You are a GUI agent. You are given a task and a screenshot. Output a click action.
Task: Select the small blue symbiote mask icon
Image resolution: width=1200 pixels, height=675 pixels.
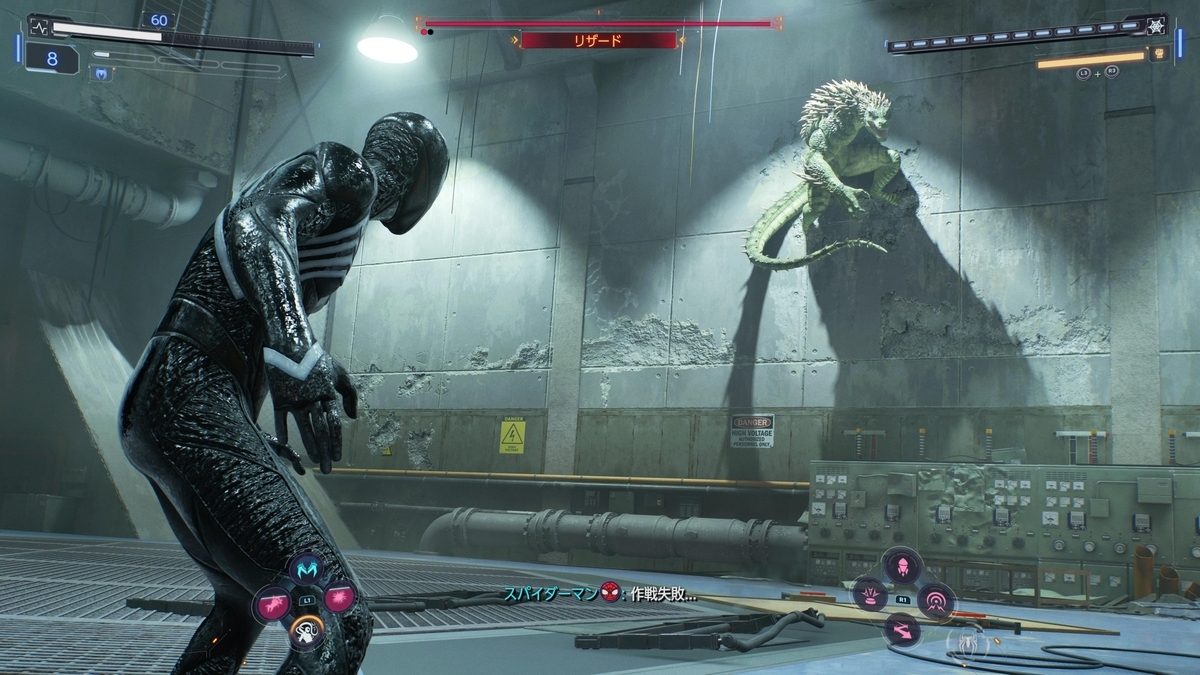[100, 72]
